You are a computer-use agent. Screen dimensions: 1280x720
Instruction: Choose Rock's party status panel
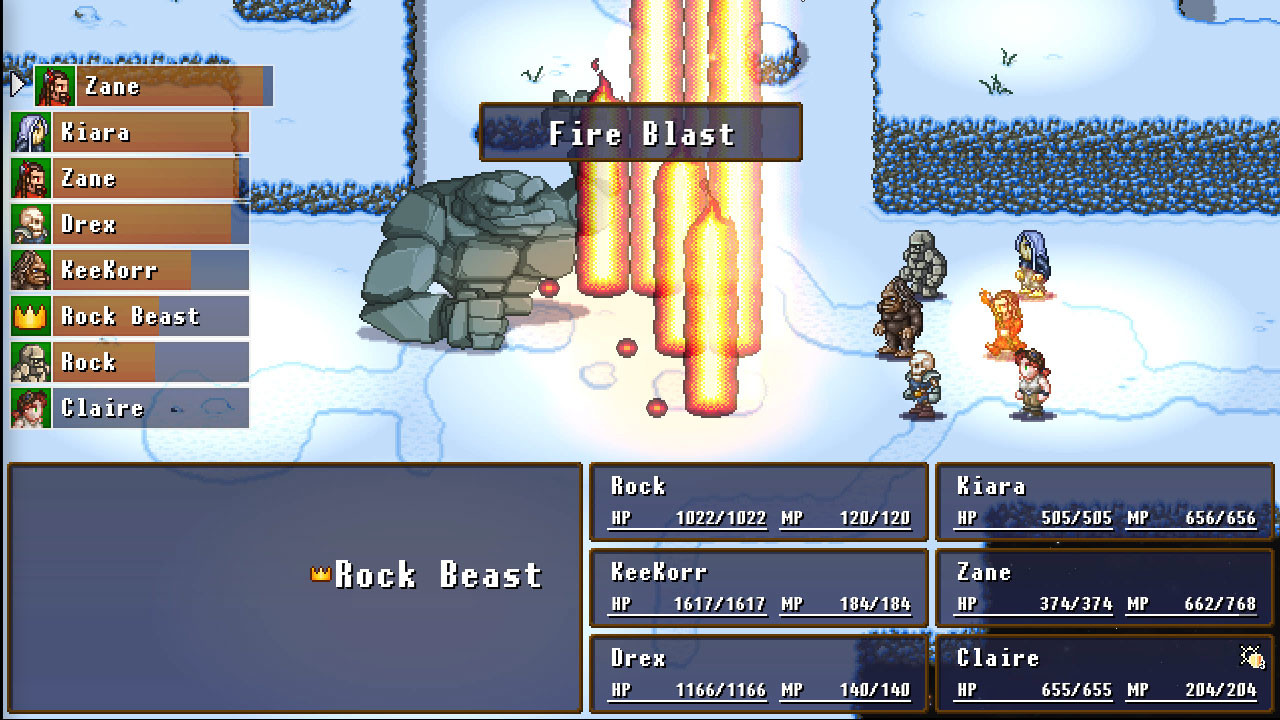(759, 502)
